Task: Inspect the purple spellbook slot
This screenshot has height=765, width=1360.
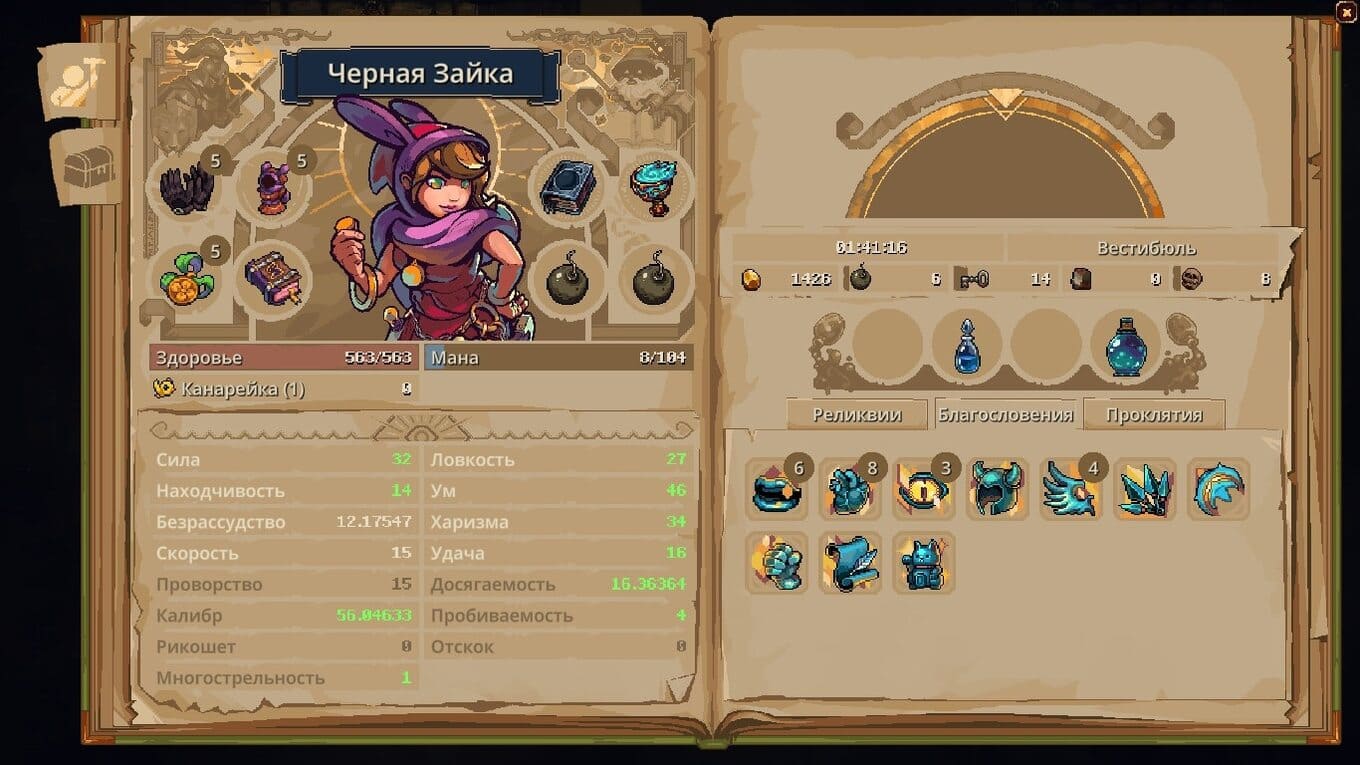Action: point(272,277)
